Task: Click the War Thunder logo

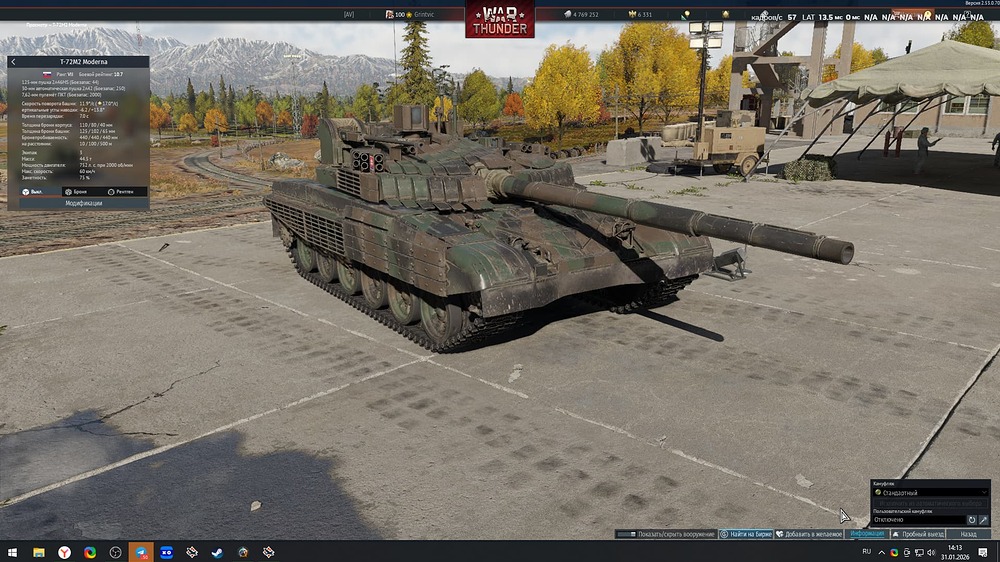Action: pyautogui.click(x=500, y=20)
